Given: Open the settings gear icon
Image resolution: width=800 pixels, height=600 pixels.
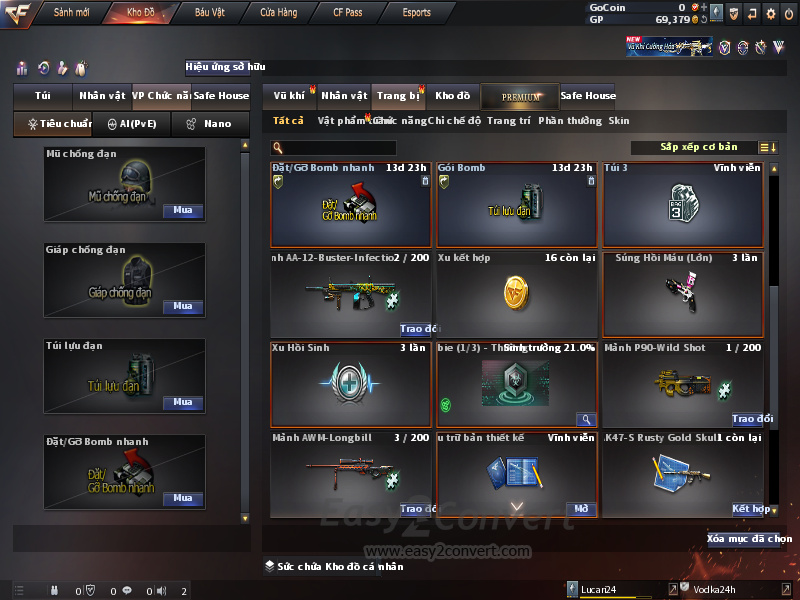Looking at the screenshot, I should coord(770,14).
